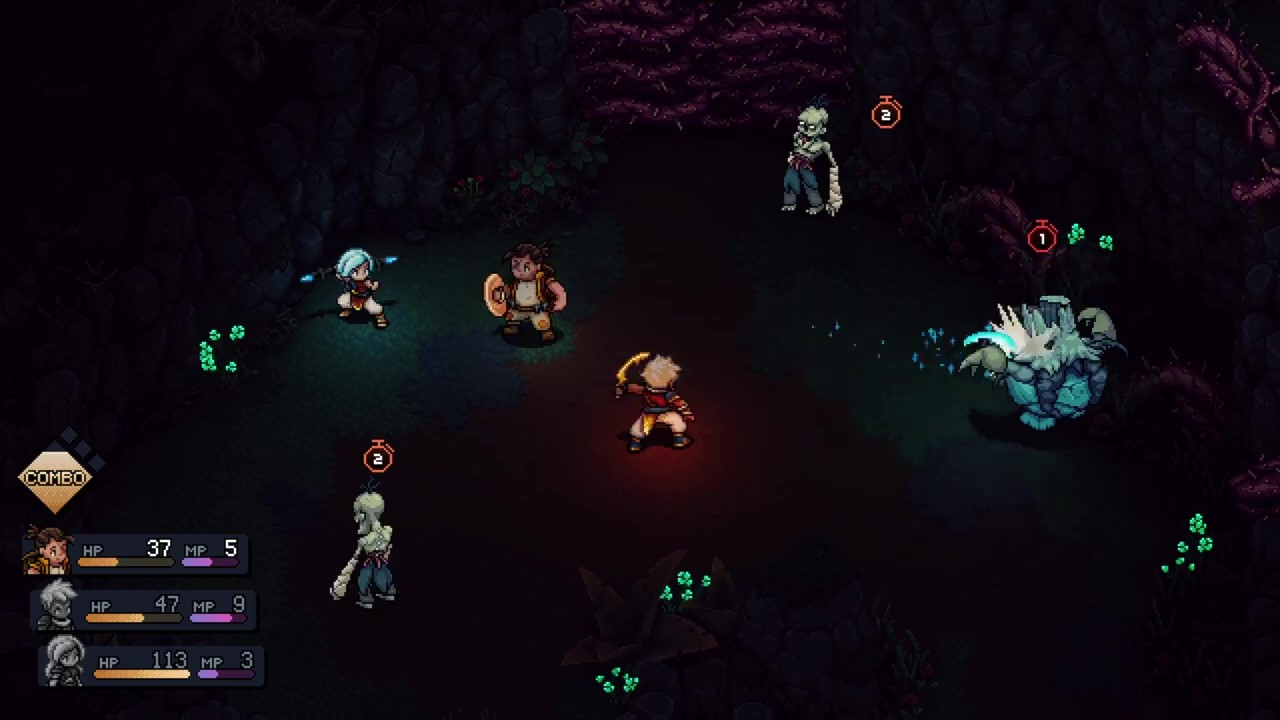Pick the party portrait beside HP 113
This screenshot has width=1280, height=720.
click(65, 661)
